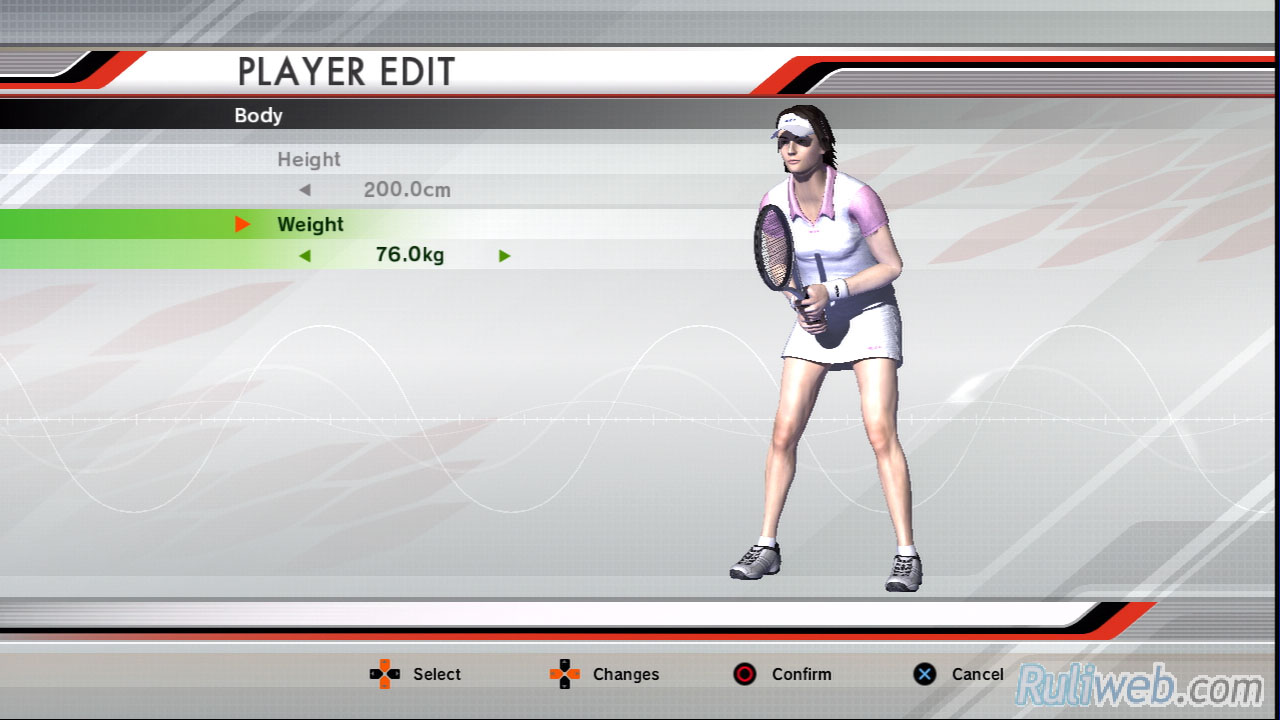Click the 76.0kg weight value
This screenshot has height=720, width=1280.
(410, 255)
